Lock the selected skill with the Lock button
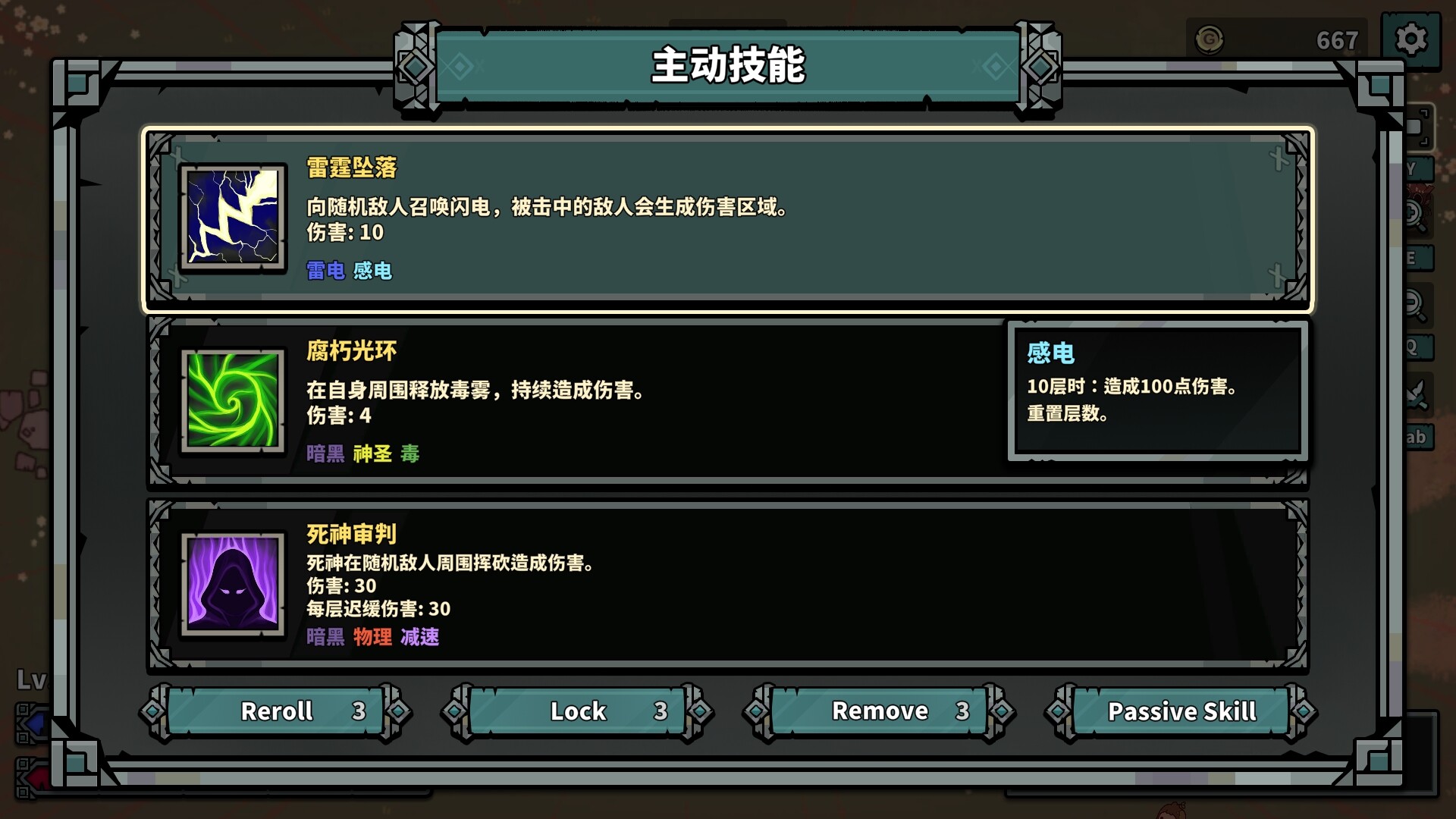 point(578,711)
